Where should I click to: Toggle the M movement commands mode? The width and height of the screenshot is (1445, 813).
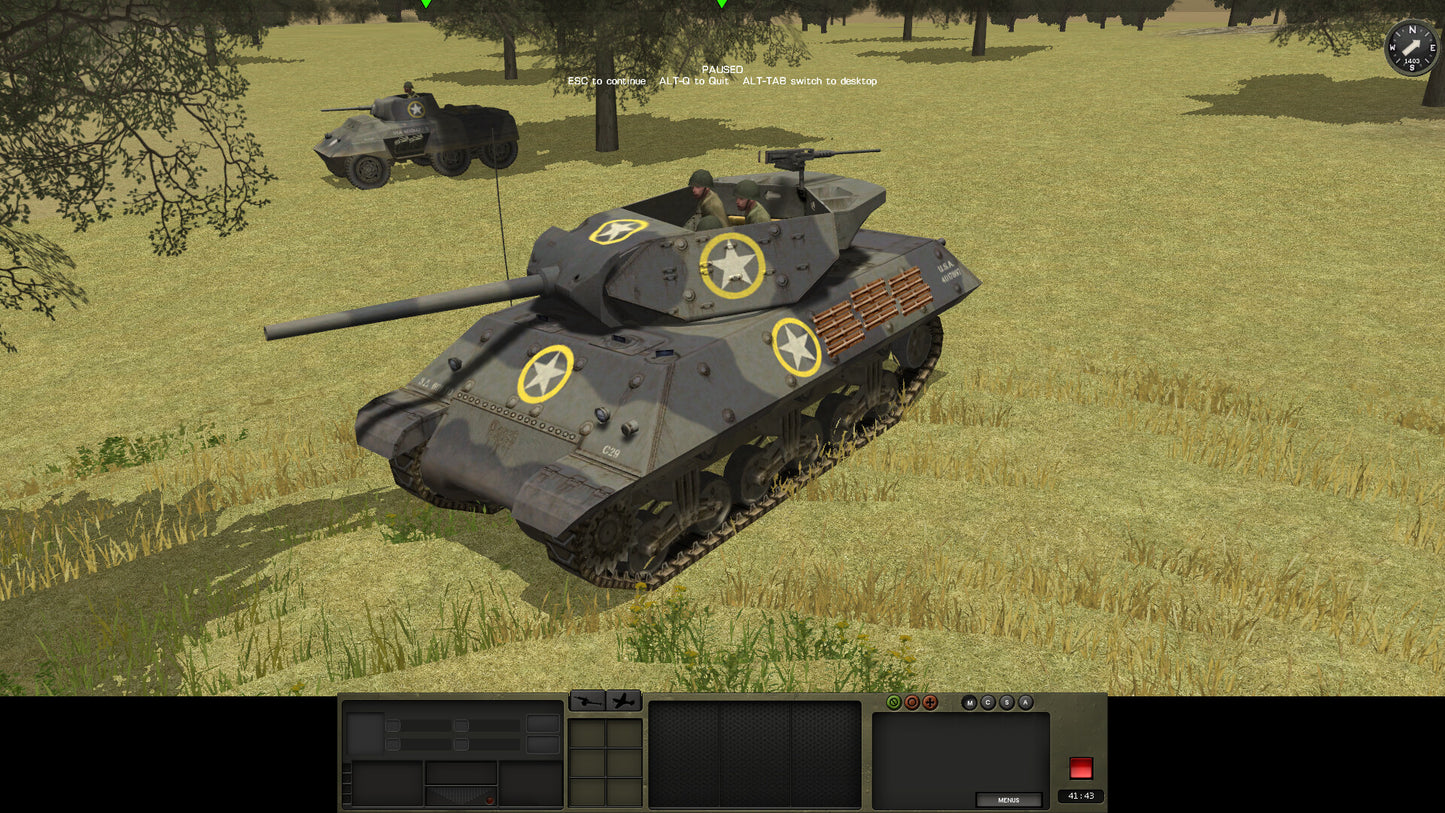tap(969, 704)
